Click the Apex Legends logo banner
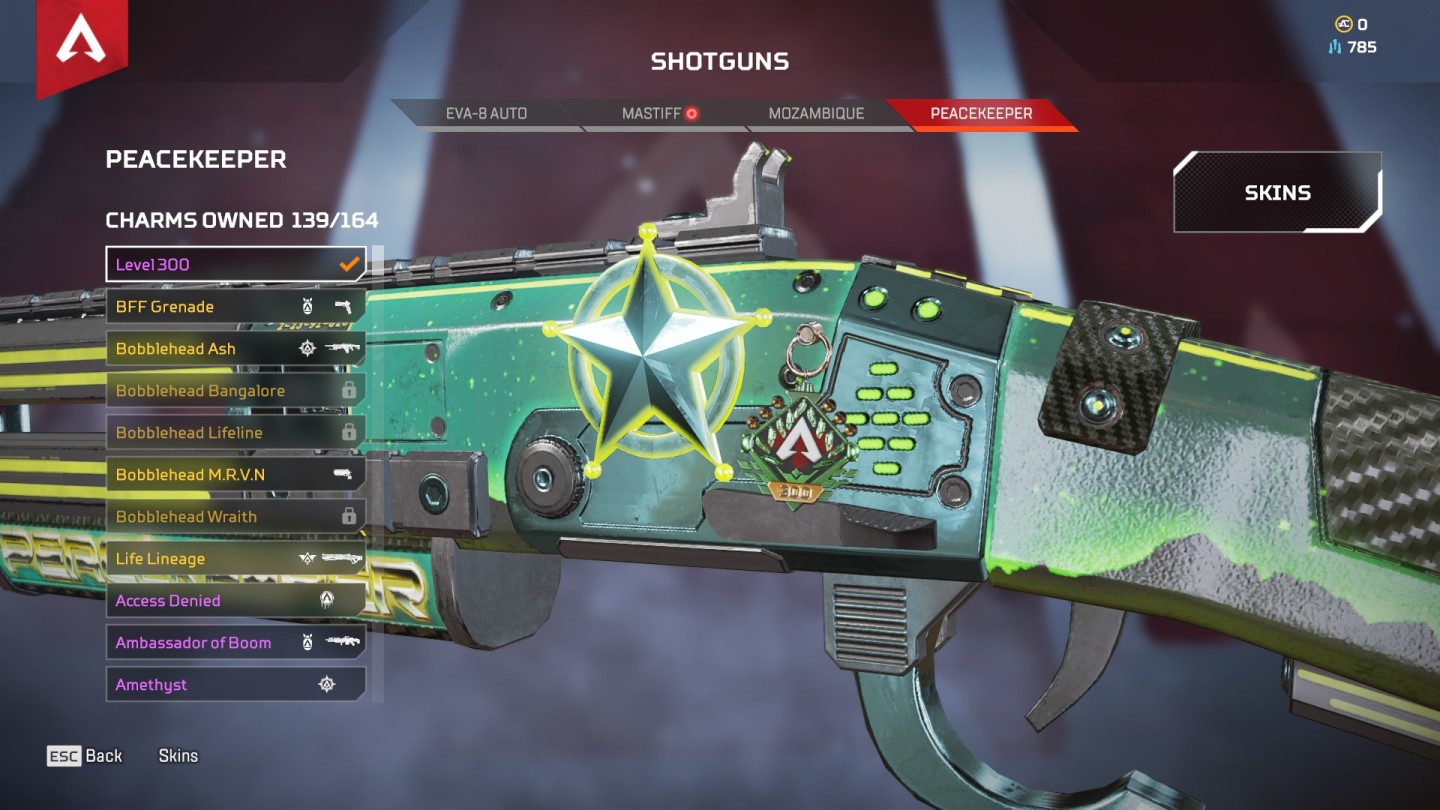Viewport: 1440px width, 810px height. [82, 45]
